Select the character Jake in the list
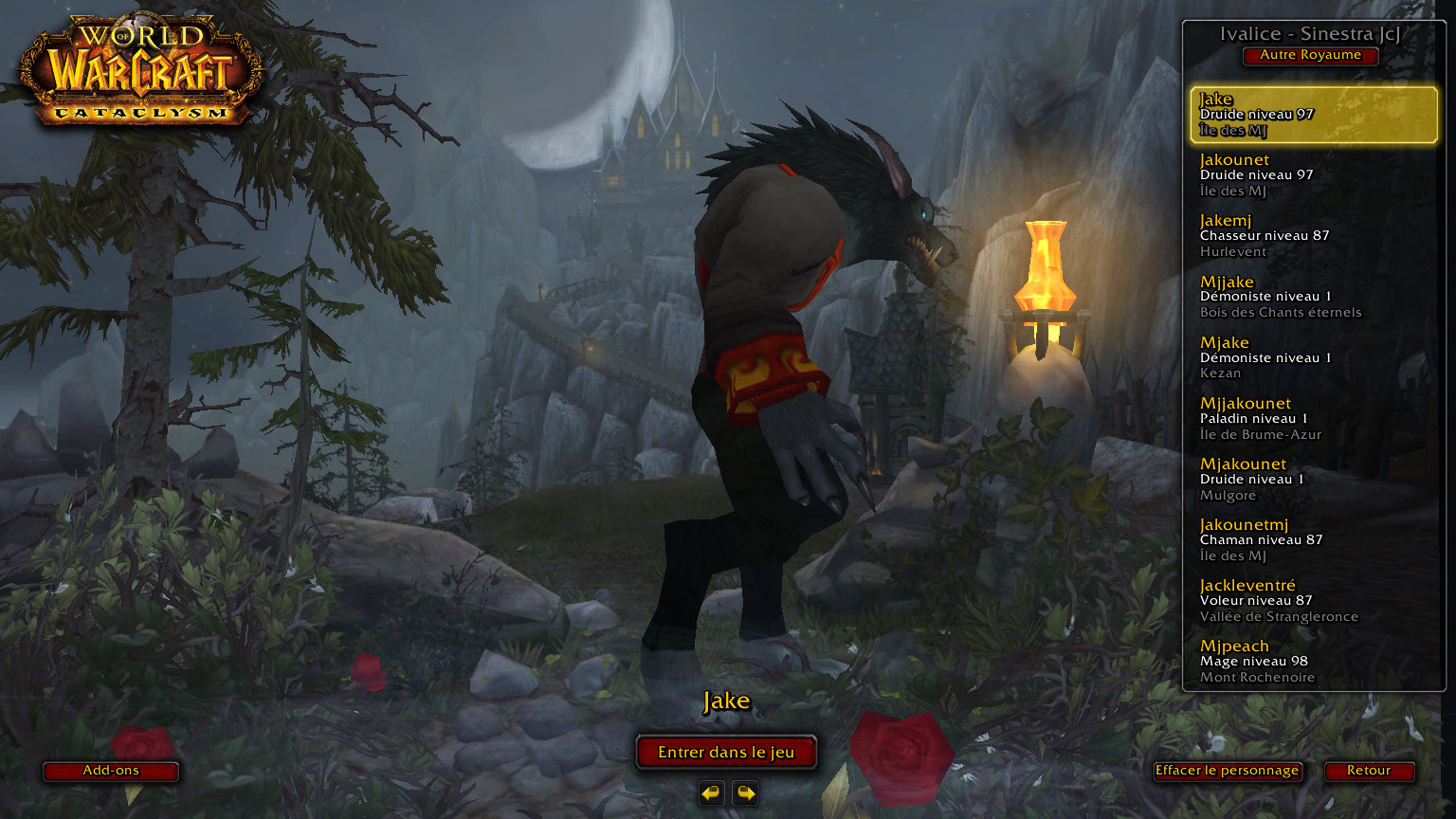This screenshot has width=1456, height=819. coord(1313,114)
